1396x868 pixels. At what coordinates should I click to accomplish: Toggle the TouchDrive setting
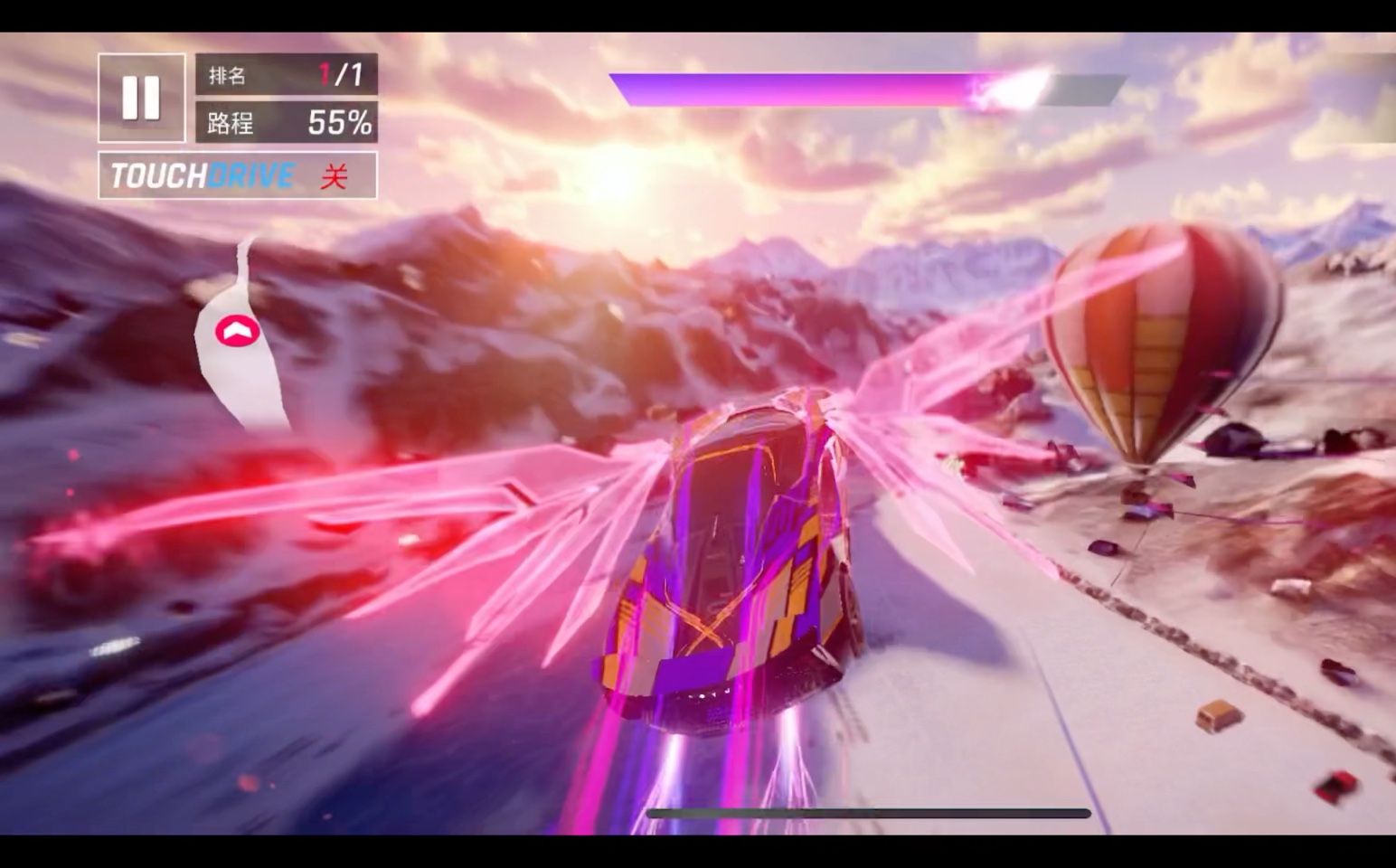coord(238,175)
